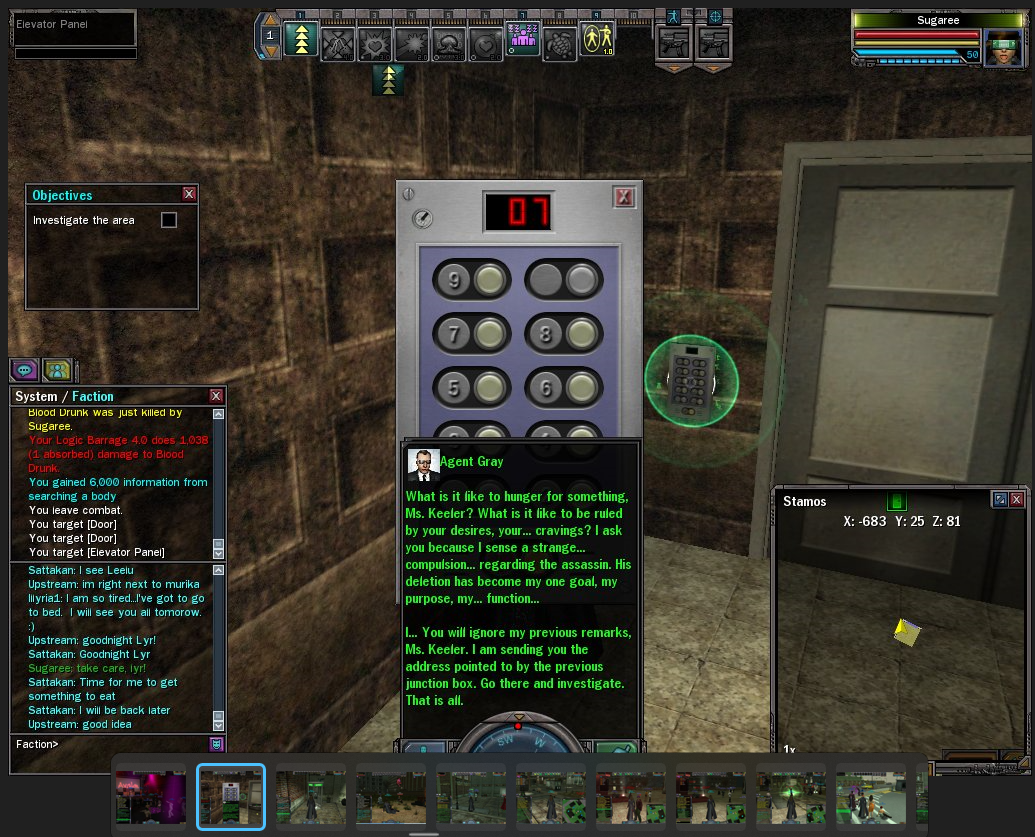Activate the upward arrows ability in slot 1
Viewport: 1035px width, 837px height.
tap(301, 40)
